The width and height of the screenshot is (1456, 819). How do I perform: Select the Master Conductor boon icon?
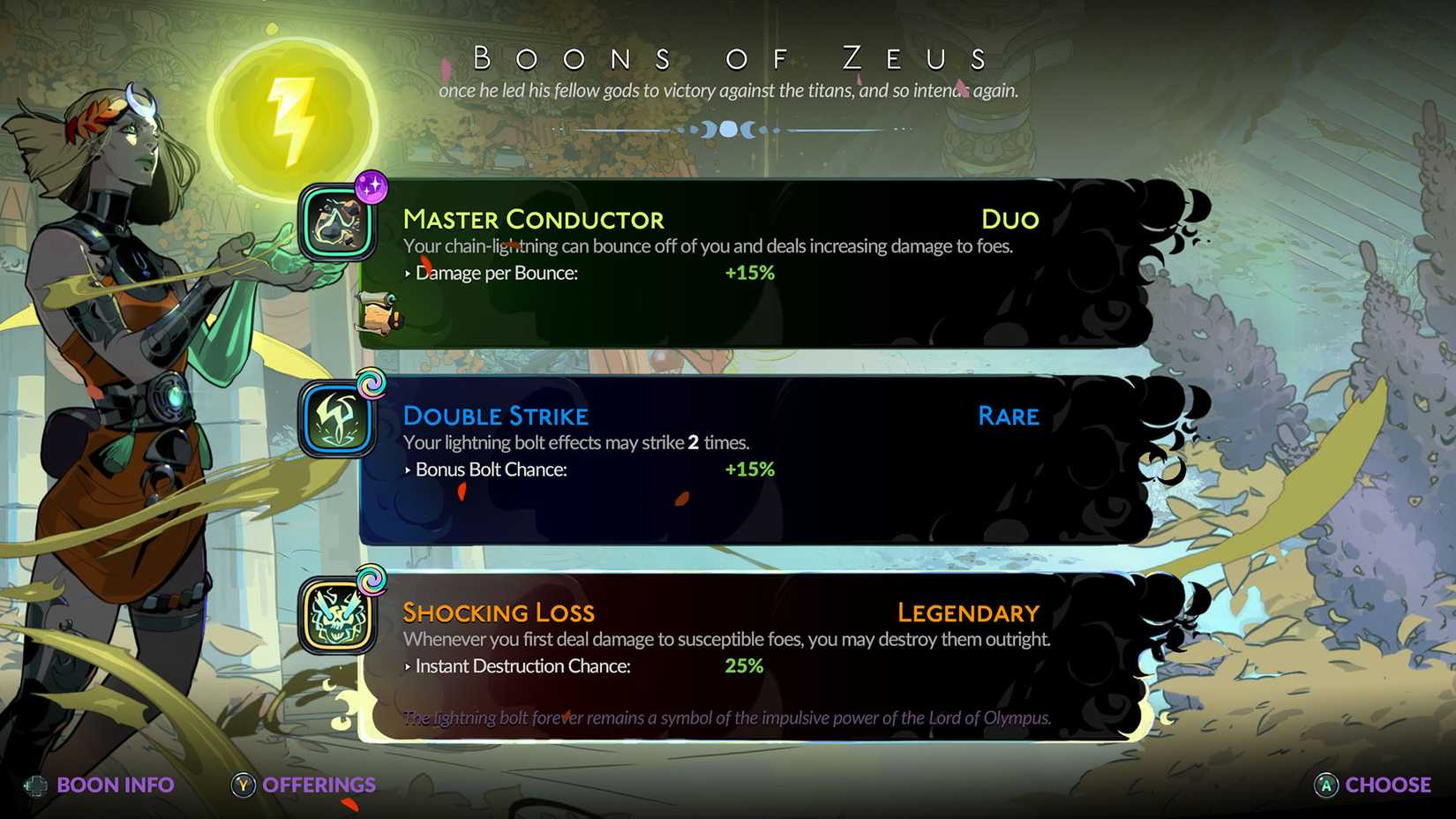[x=335, y=222]
